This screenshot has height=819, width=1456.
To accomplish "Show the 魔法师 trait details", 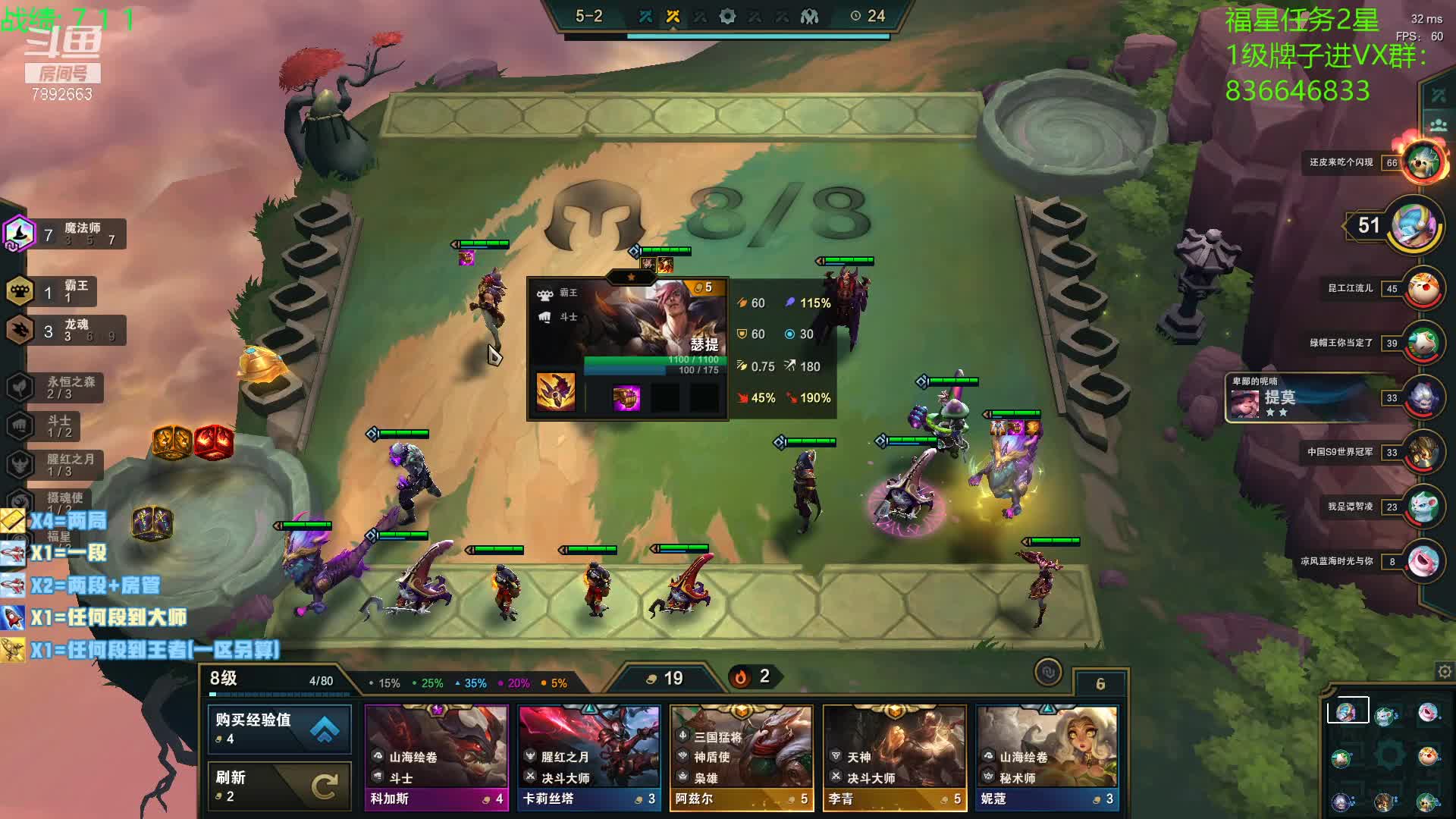I will pyautogui.click(x=65, y=234).
